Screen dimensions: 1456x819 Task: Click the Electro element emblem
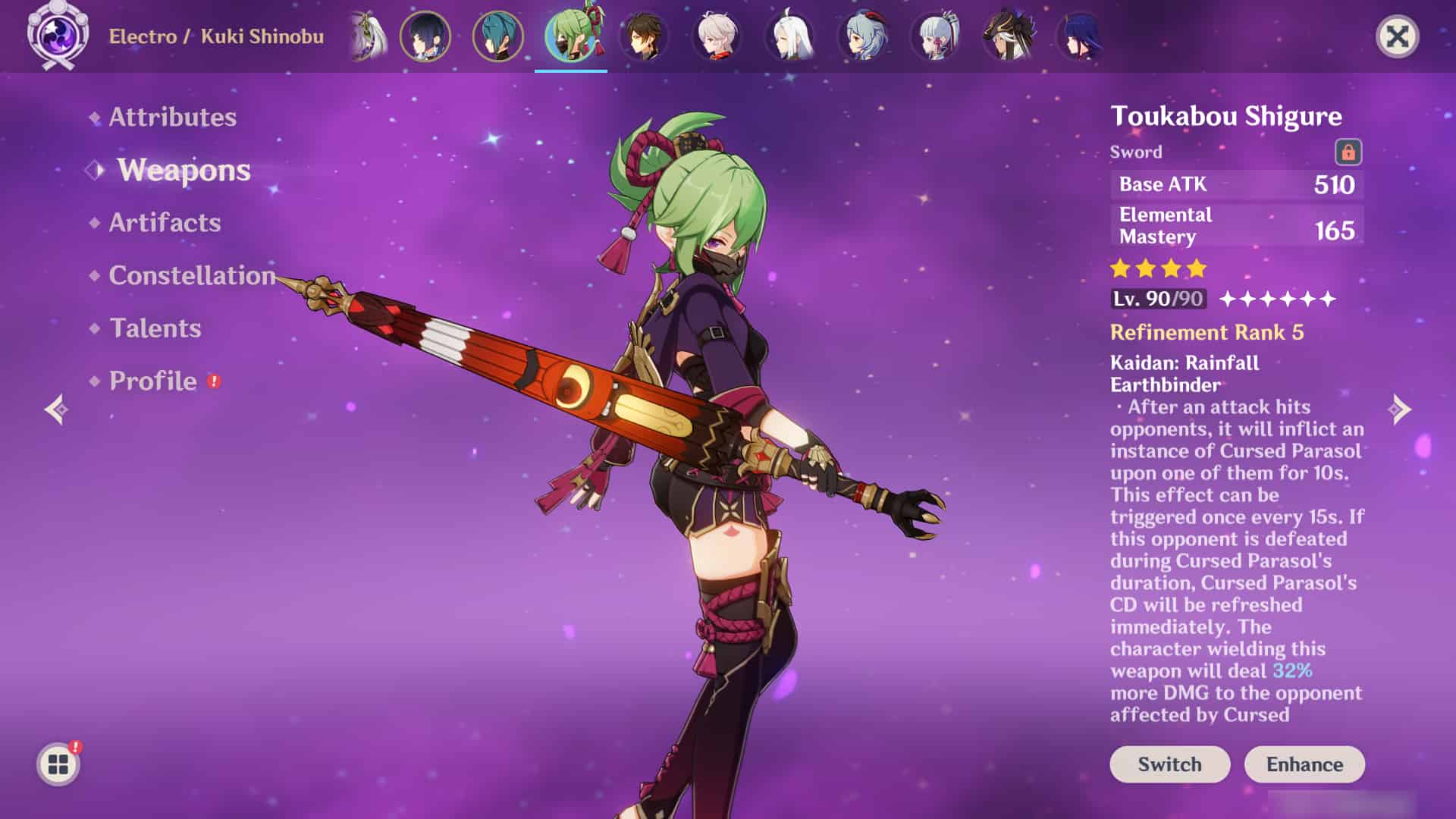pyautogui.click(x=58, y=35)
